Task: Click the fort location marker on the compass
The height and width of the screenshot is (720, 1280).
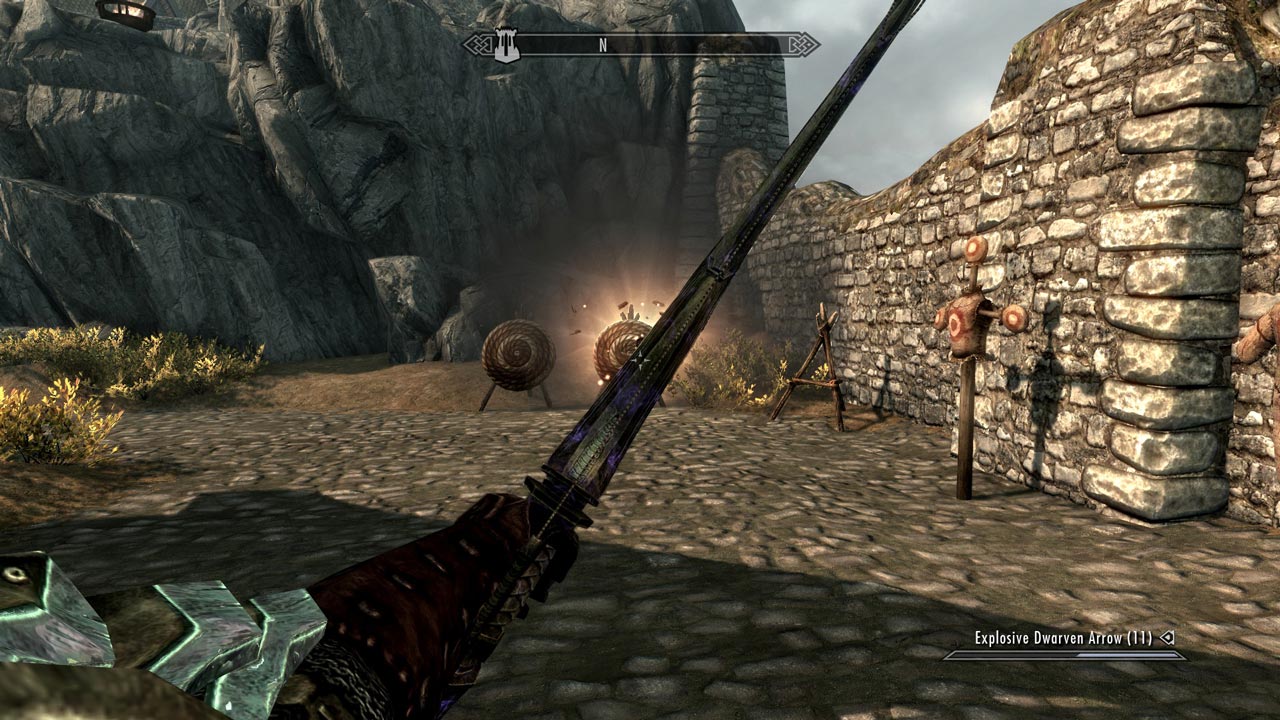Action: click(x=507, y=46)
